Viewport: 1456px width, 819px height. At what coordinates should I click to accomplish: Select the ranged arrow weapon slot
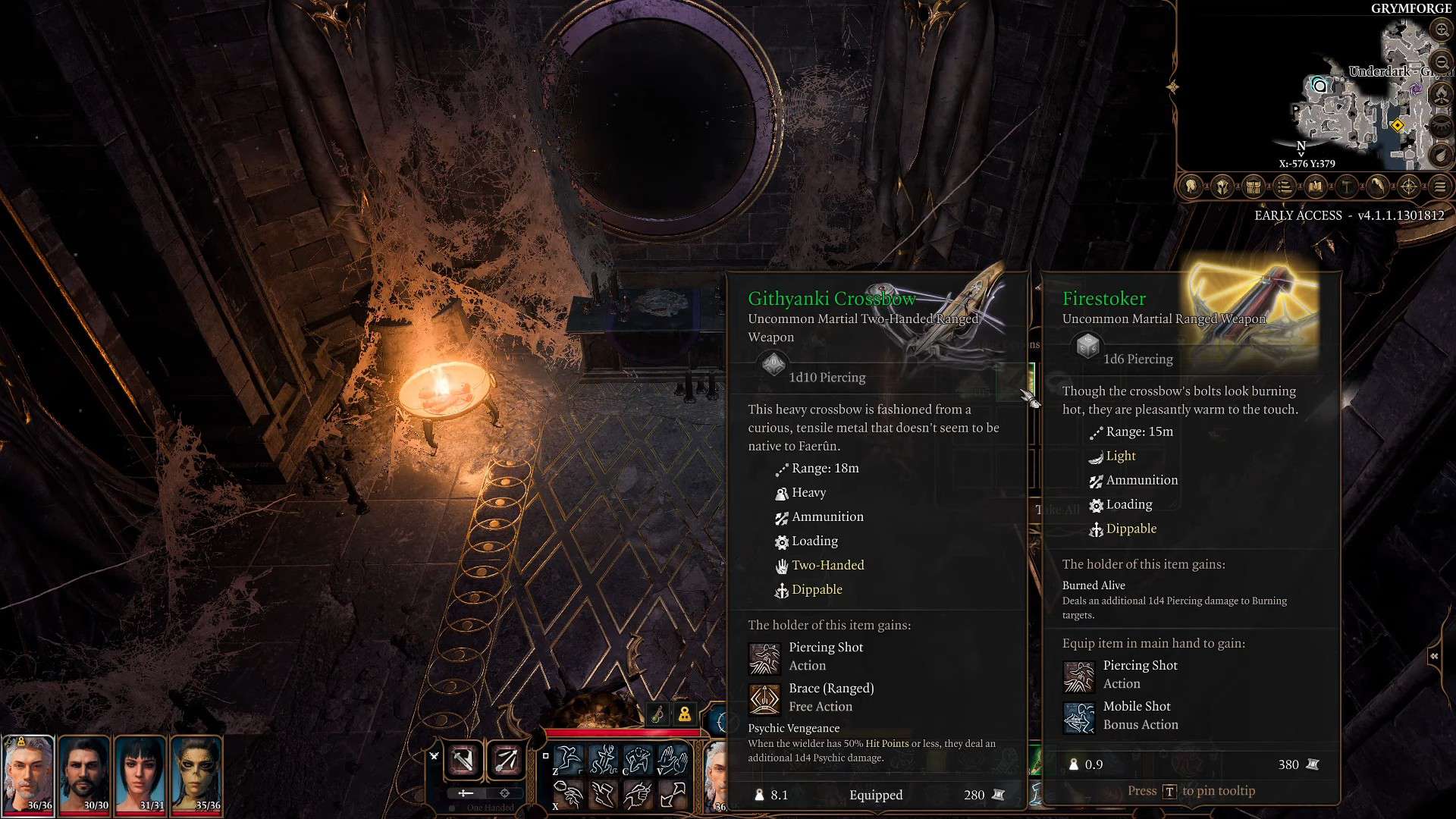[506, 760]
